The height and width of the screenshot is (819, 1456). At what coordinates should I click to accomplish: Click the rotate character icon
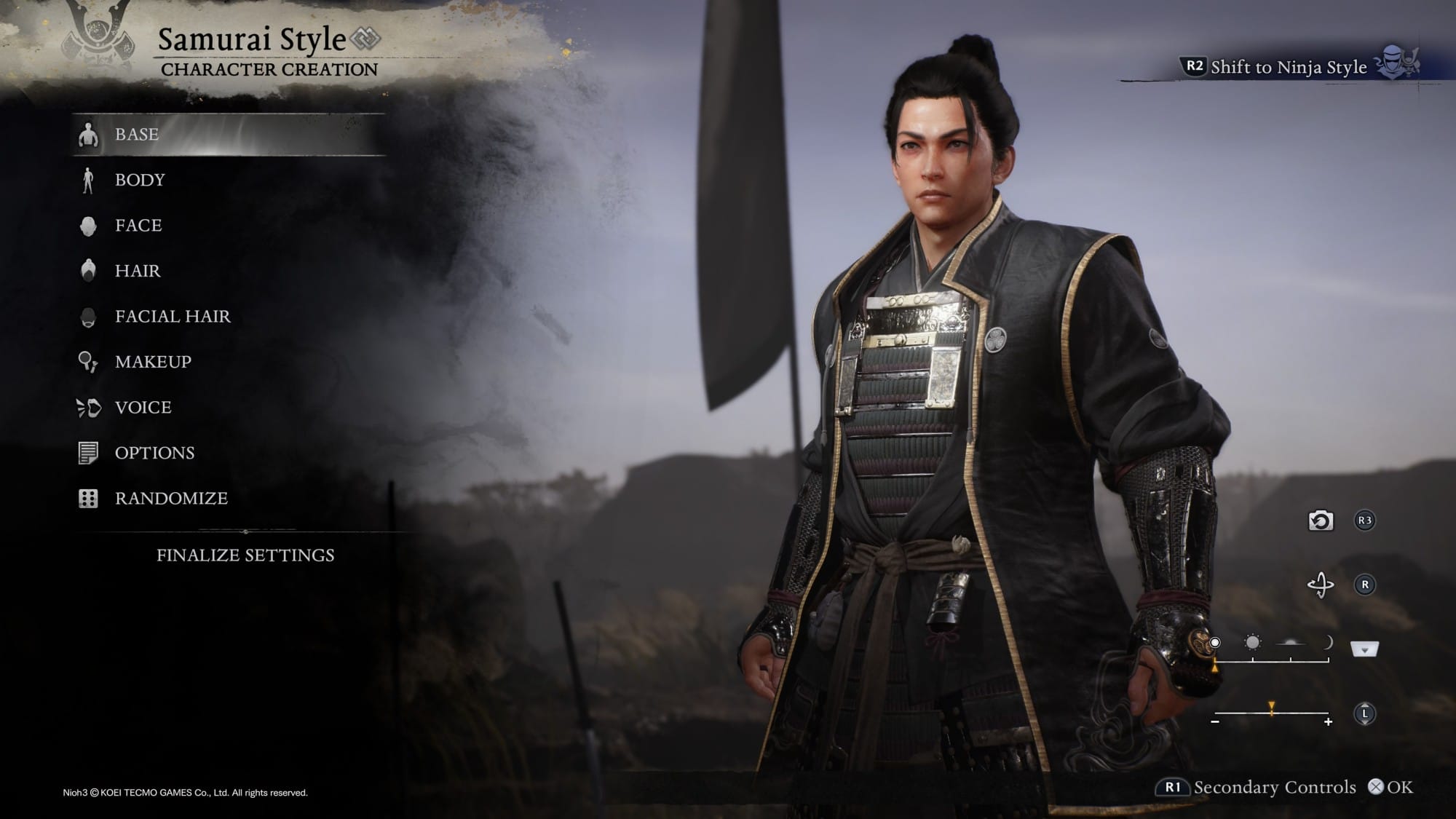[x=1321, y=585]
